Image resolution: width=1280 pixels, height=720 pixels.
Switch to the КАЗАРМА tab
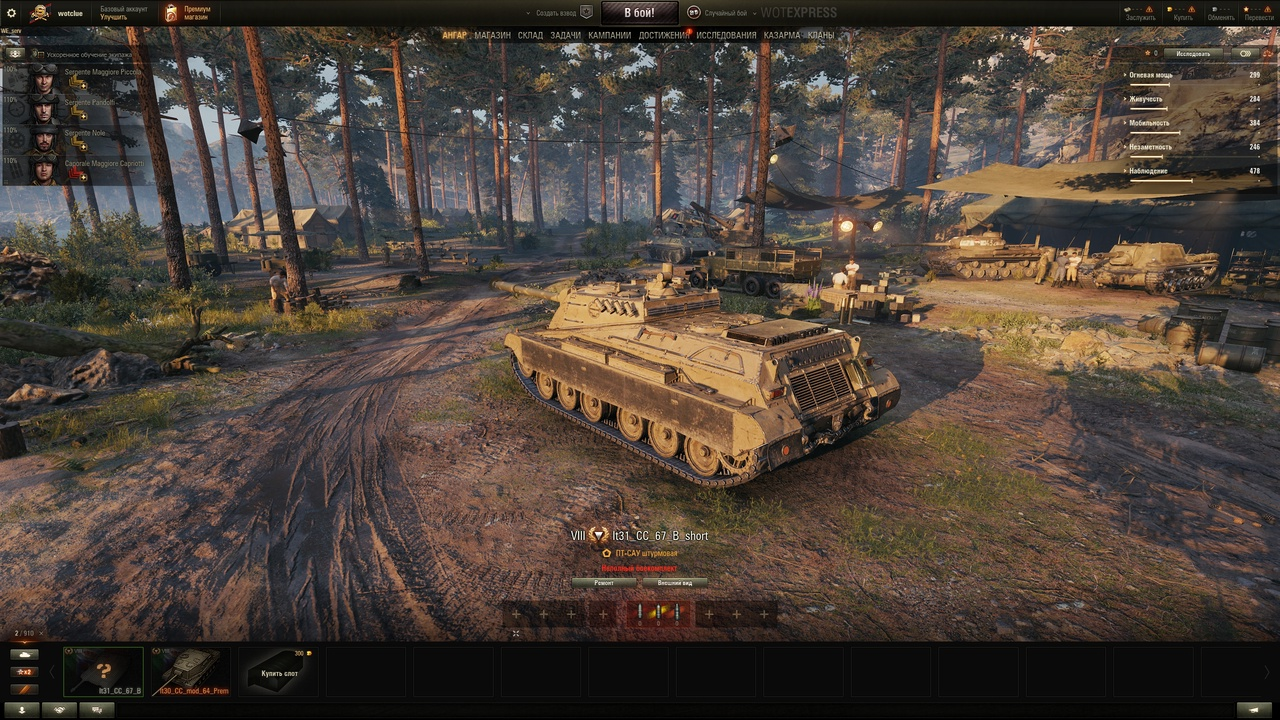782,36
